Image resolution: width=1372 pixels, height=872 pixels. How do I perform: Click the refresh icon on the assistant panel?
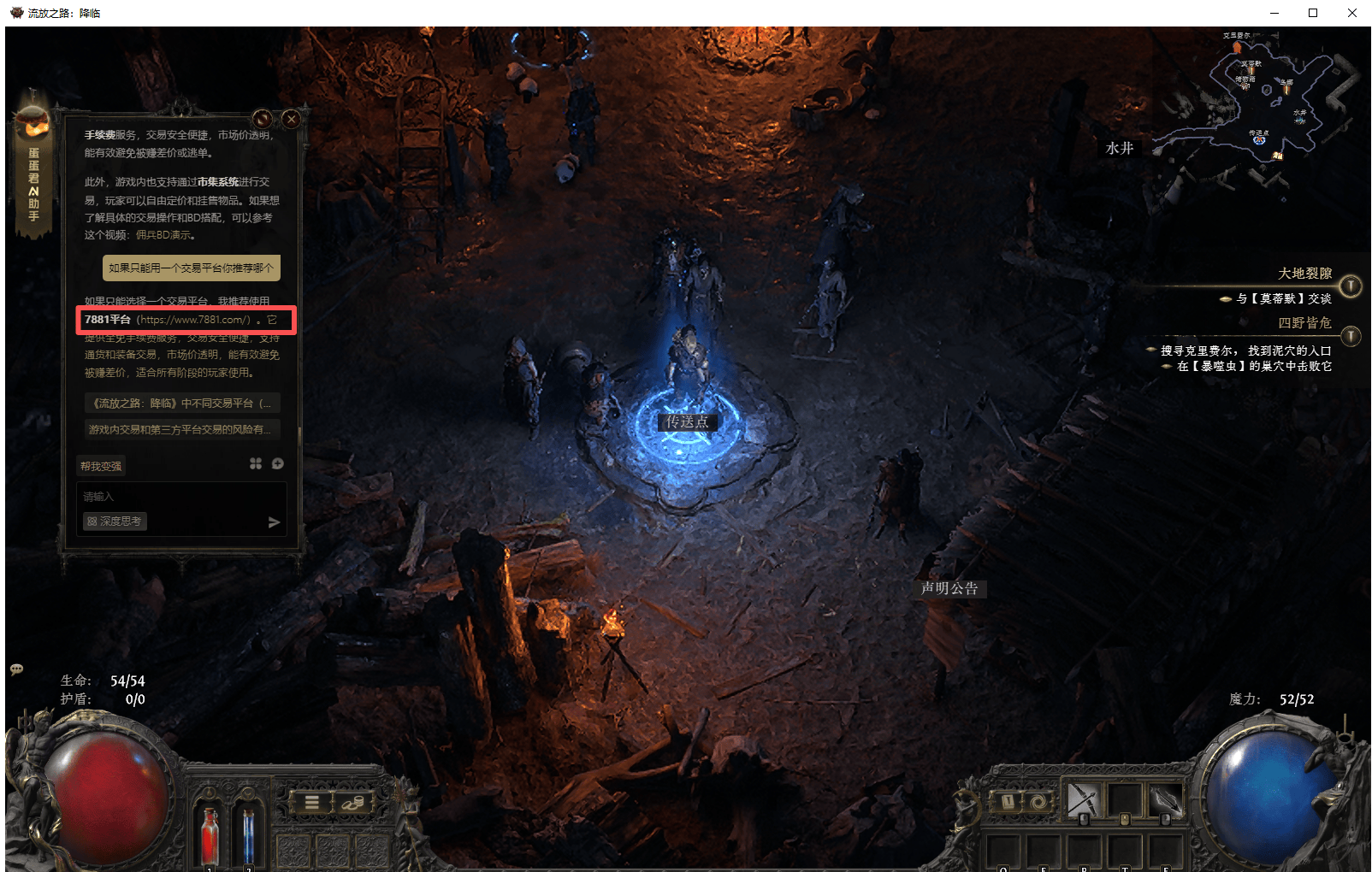click(263, 119)
